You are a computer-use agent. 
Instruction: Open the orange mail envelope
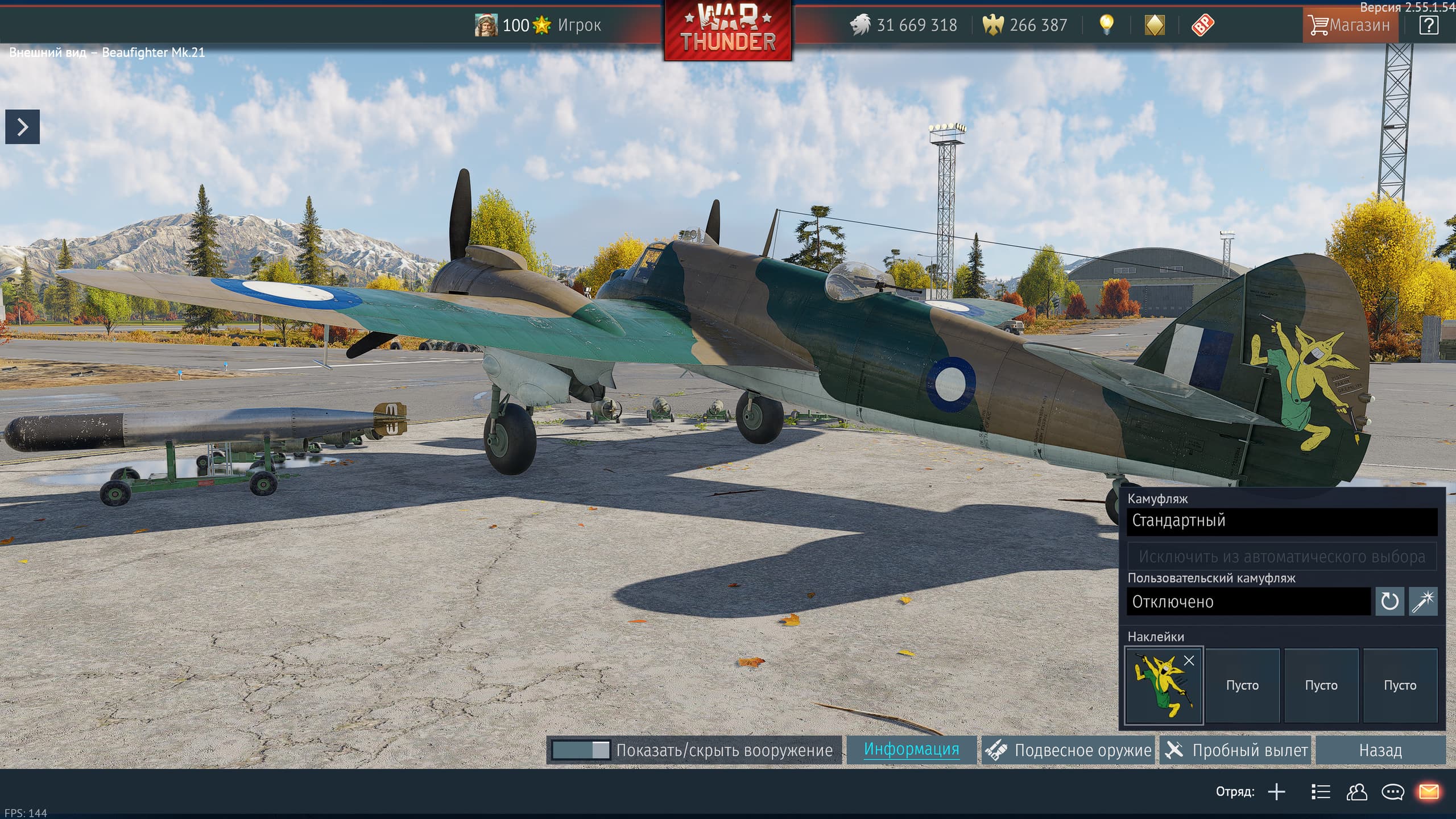tap(1429, 792)
